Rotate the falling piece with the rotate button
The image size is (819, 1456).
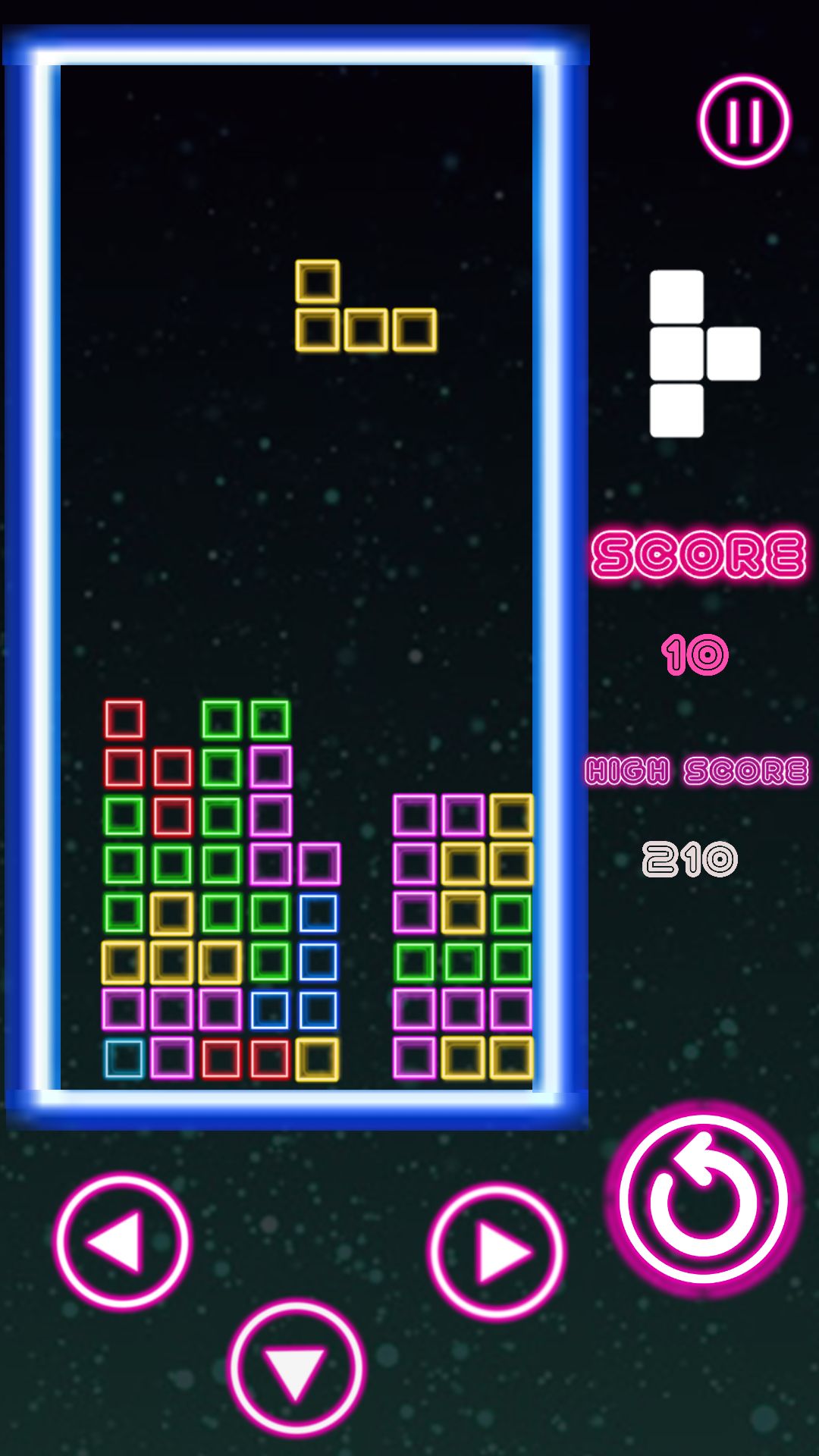(x=703, y=1199)
